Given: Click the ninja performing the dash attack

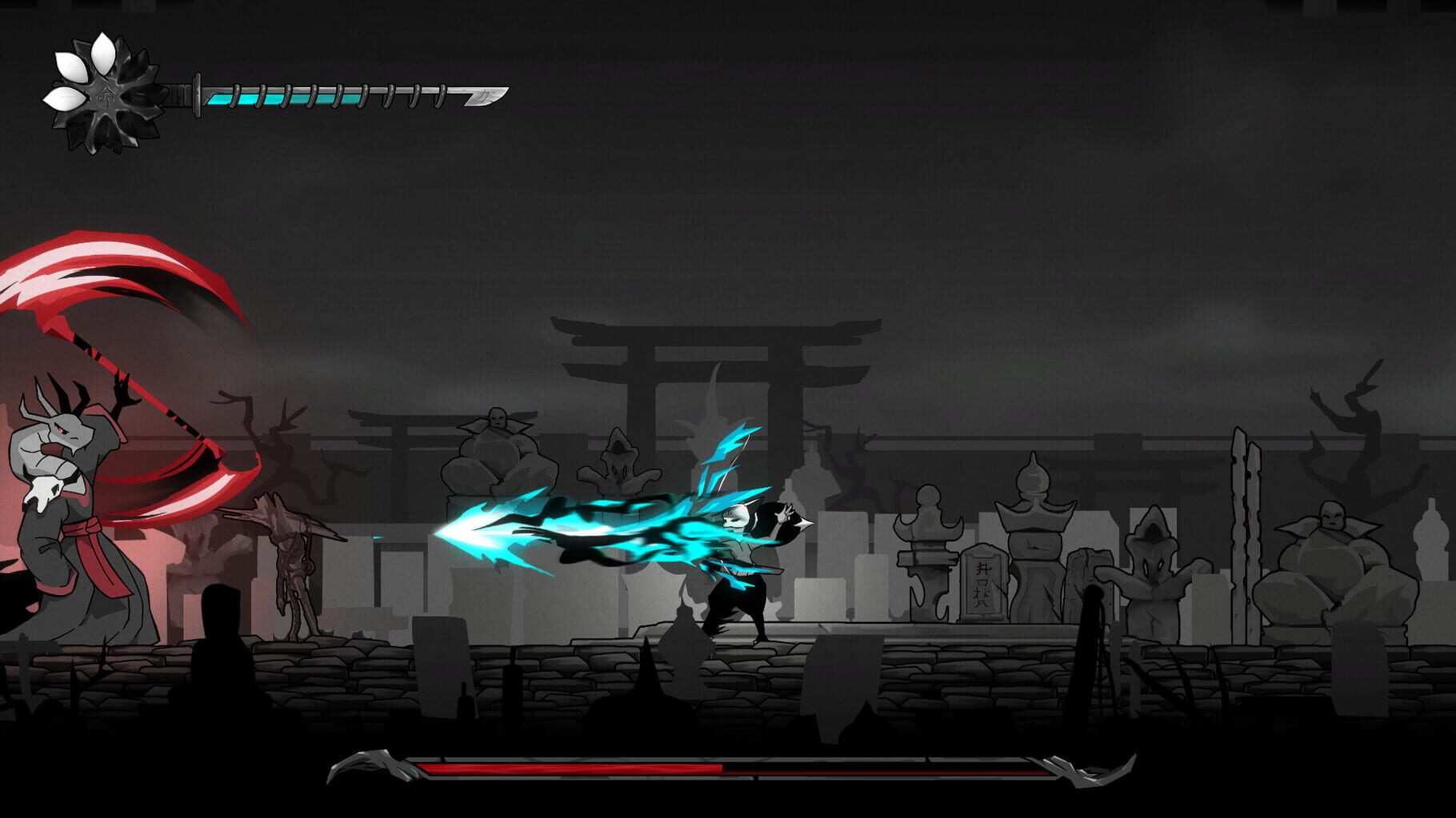Looking at the screenshot, I should point(744,560).
